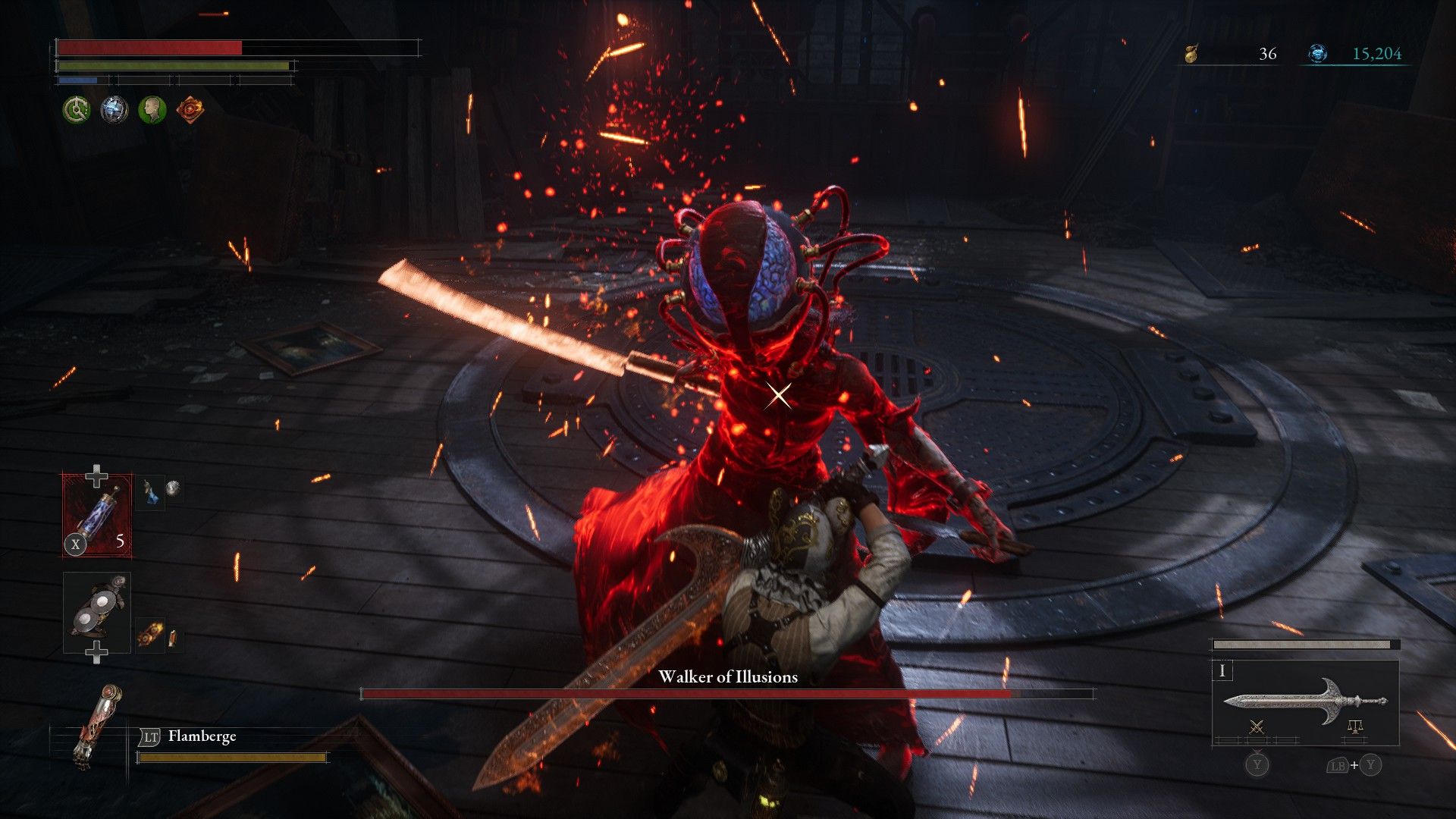Choose the blue figurine next belt item
This screenshot has width=1456, height=819.
click(x=150, y=492)
